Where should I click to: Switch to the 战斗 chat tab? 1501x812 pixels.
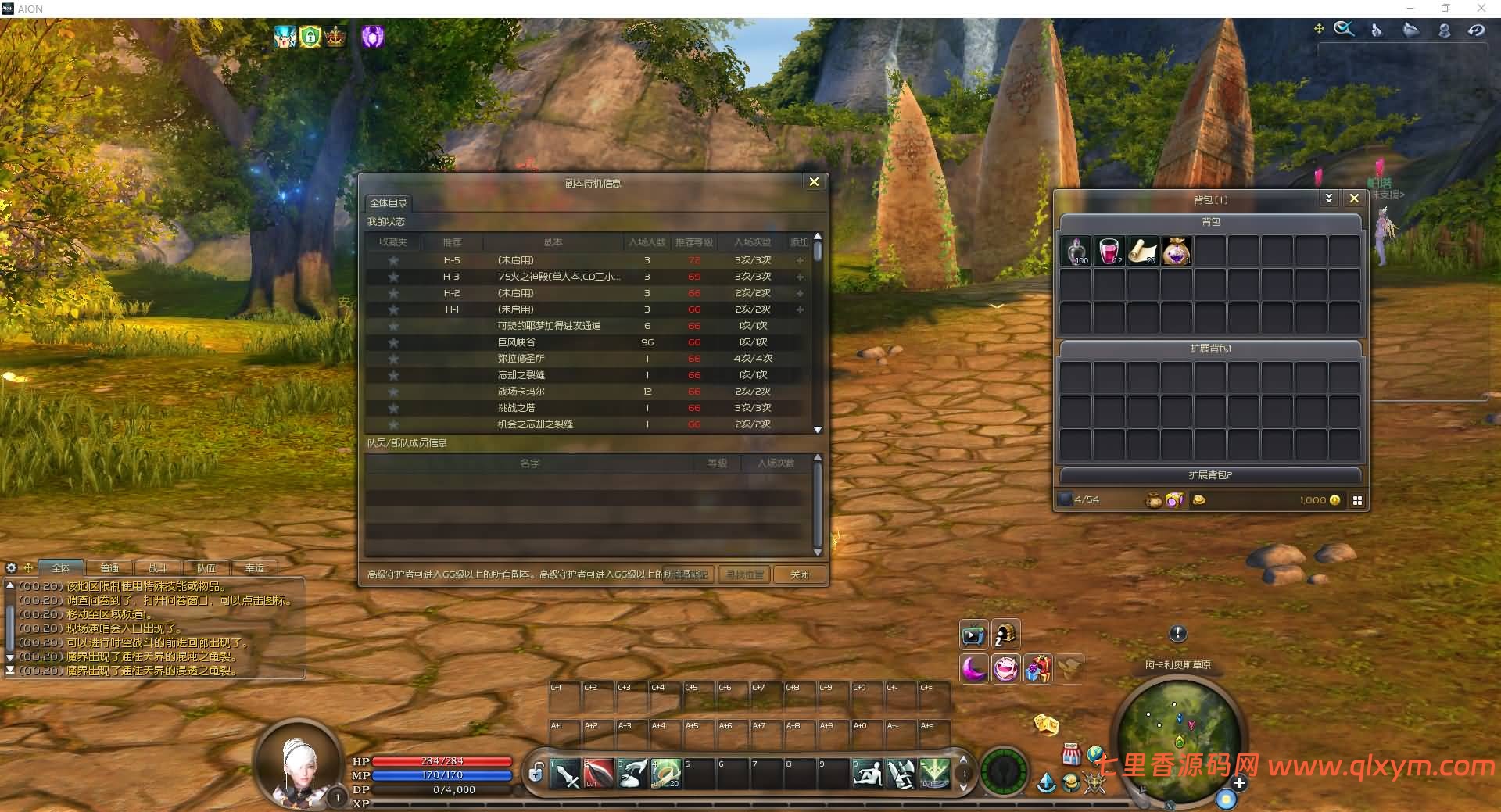click(x=159, y=567)
